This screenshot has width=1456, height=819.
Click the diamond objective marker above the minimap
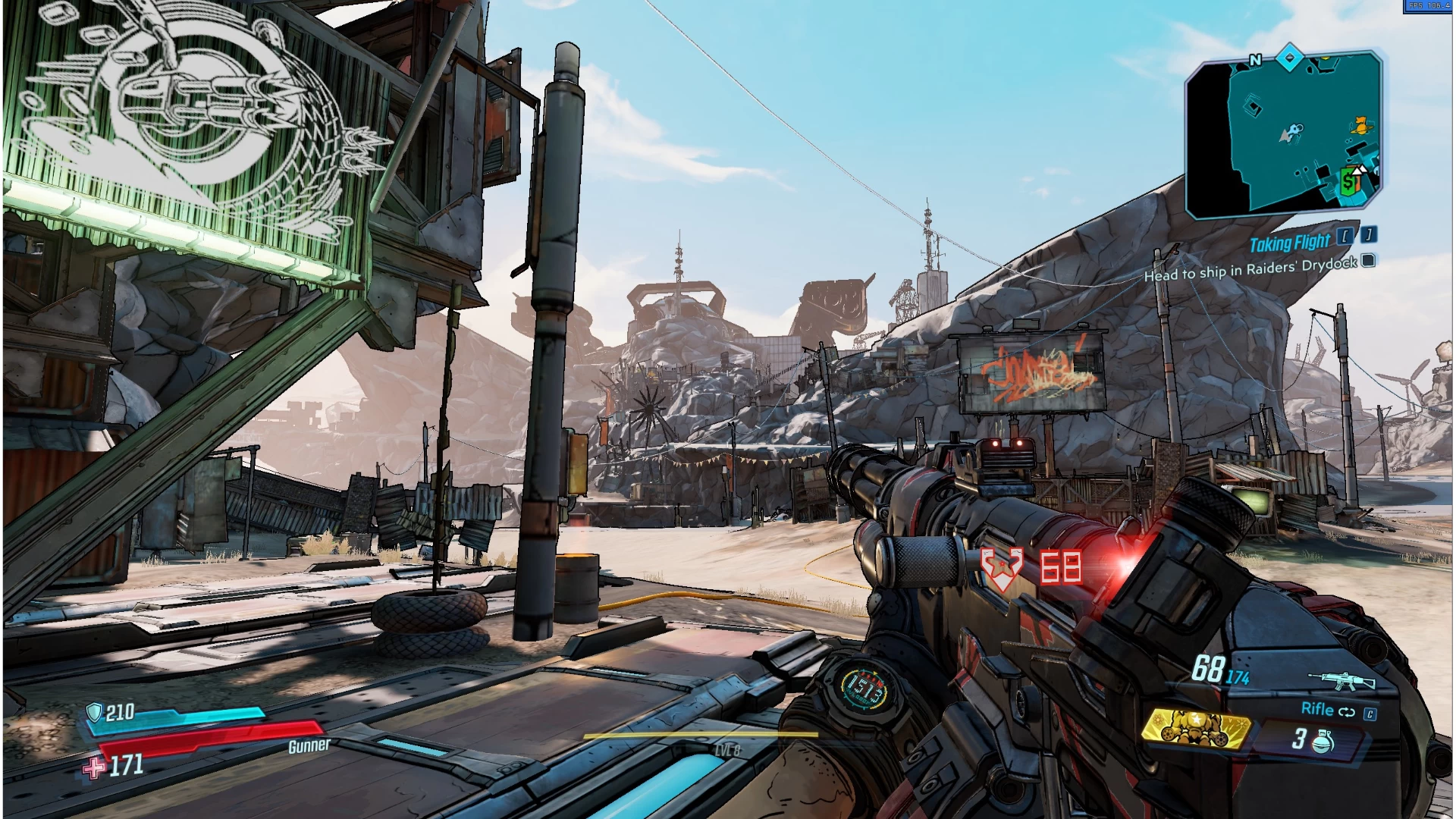click(x=1289, y=58)
